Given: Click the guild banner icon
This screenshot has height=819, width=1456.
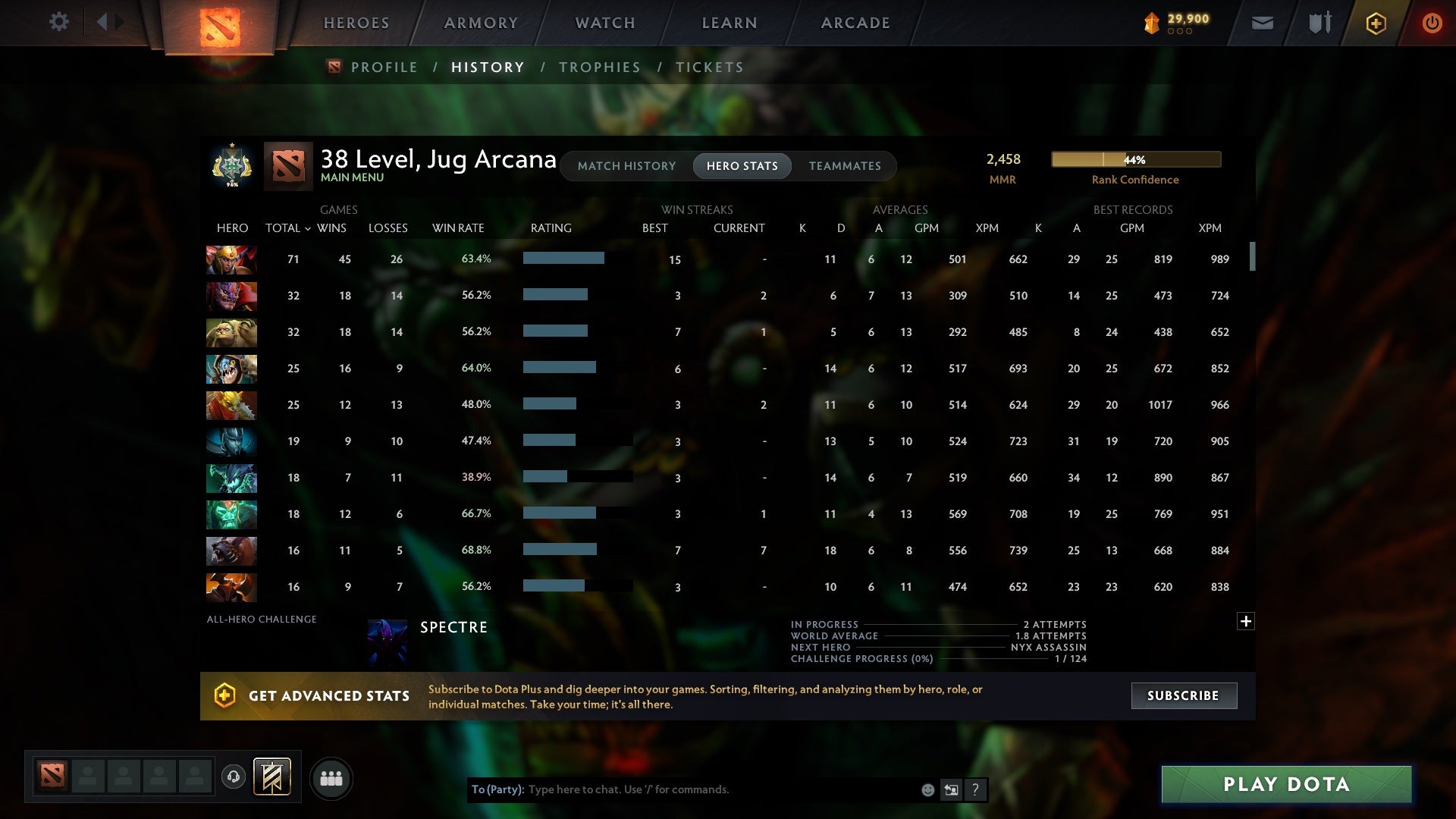Looking at the screenshot, I should click(273, 778).
